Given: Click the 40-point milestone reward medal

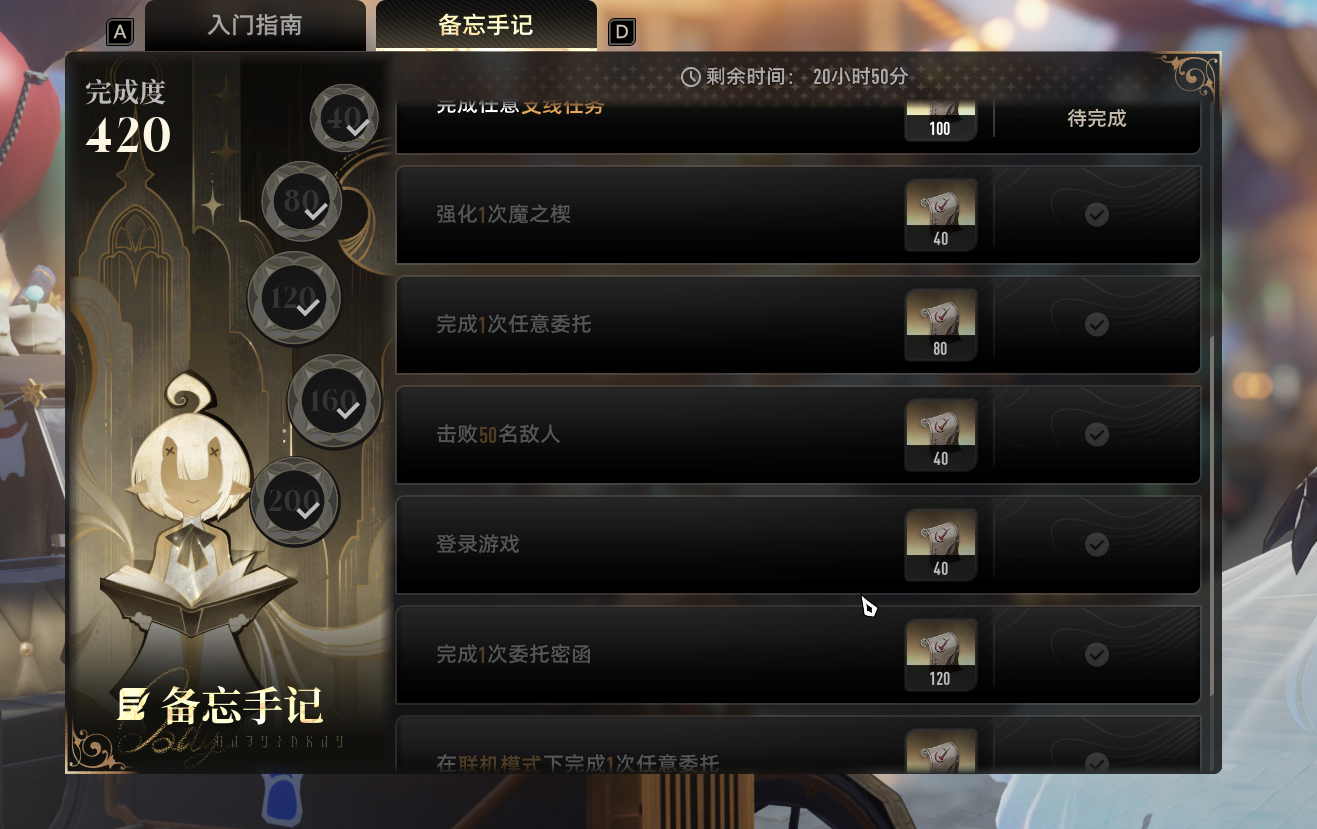Looking at the screenshot, I should [x=345, y=118].
